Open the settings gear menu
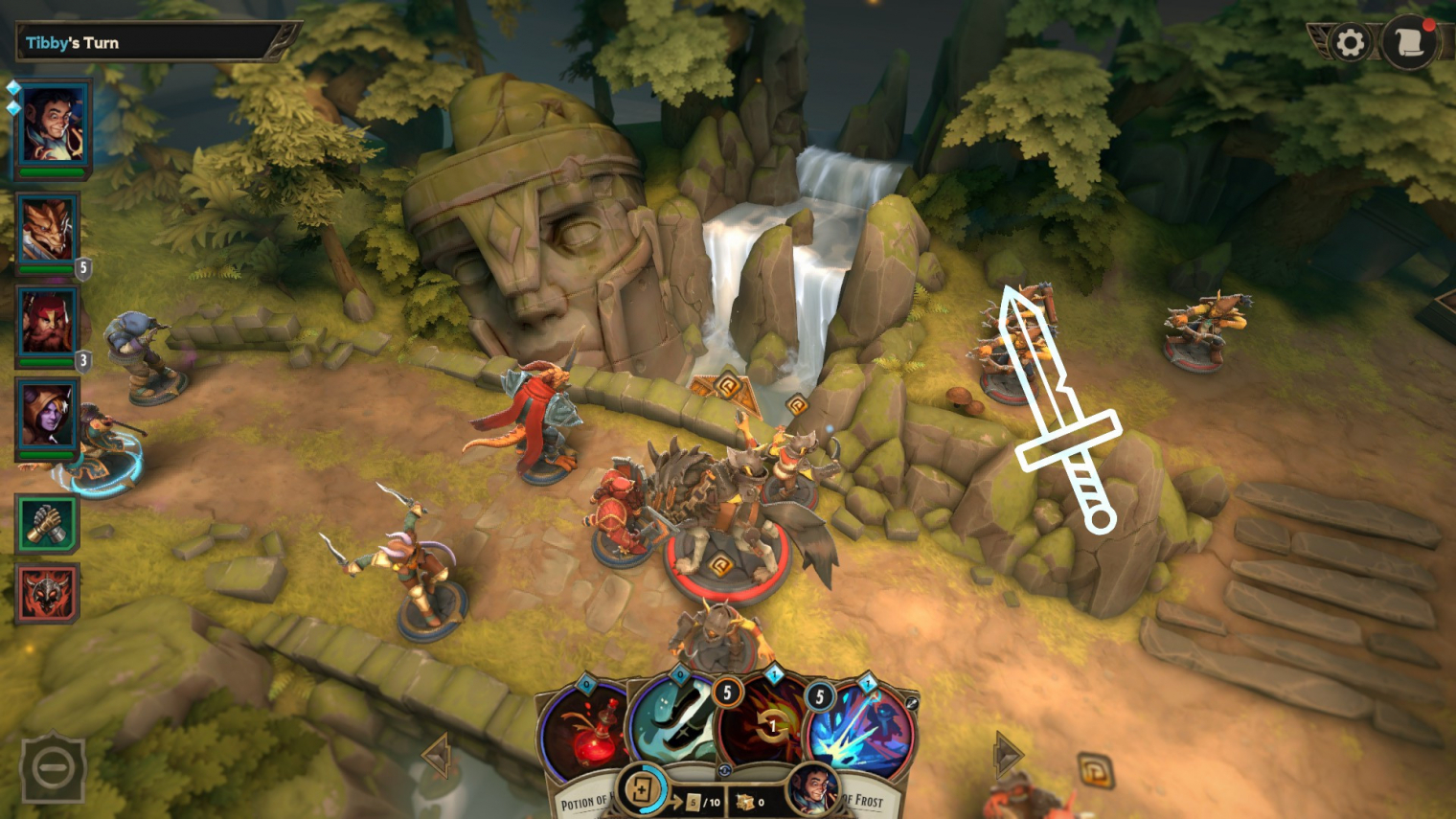 pos(1350,43)
